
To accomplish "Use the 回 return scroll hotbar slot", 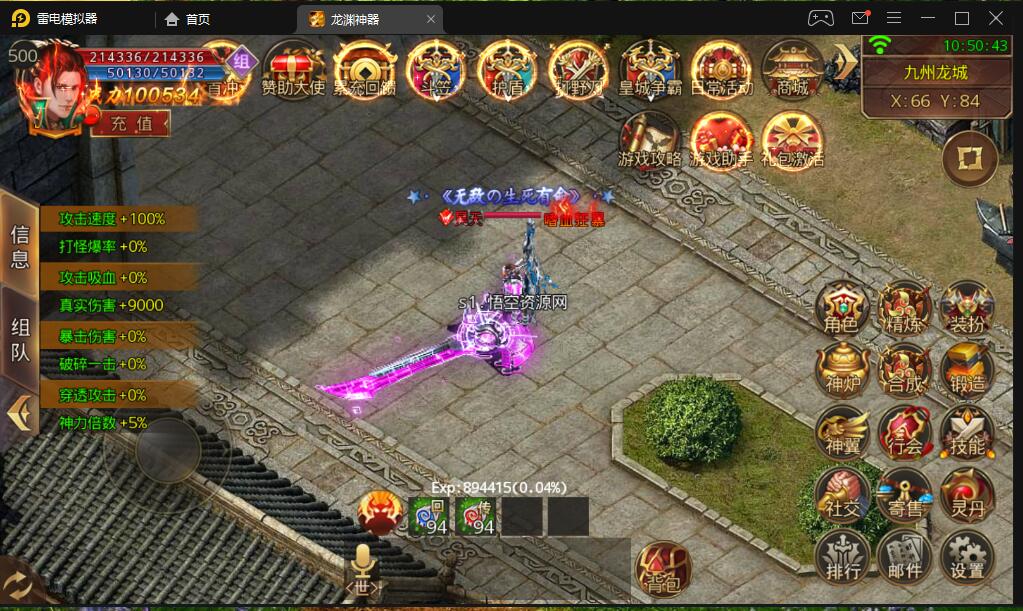I will point(431,516).
